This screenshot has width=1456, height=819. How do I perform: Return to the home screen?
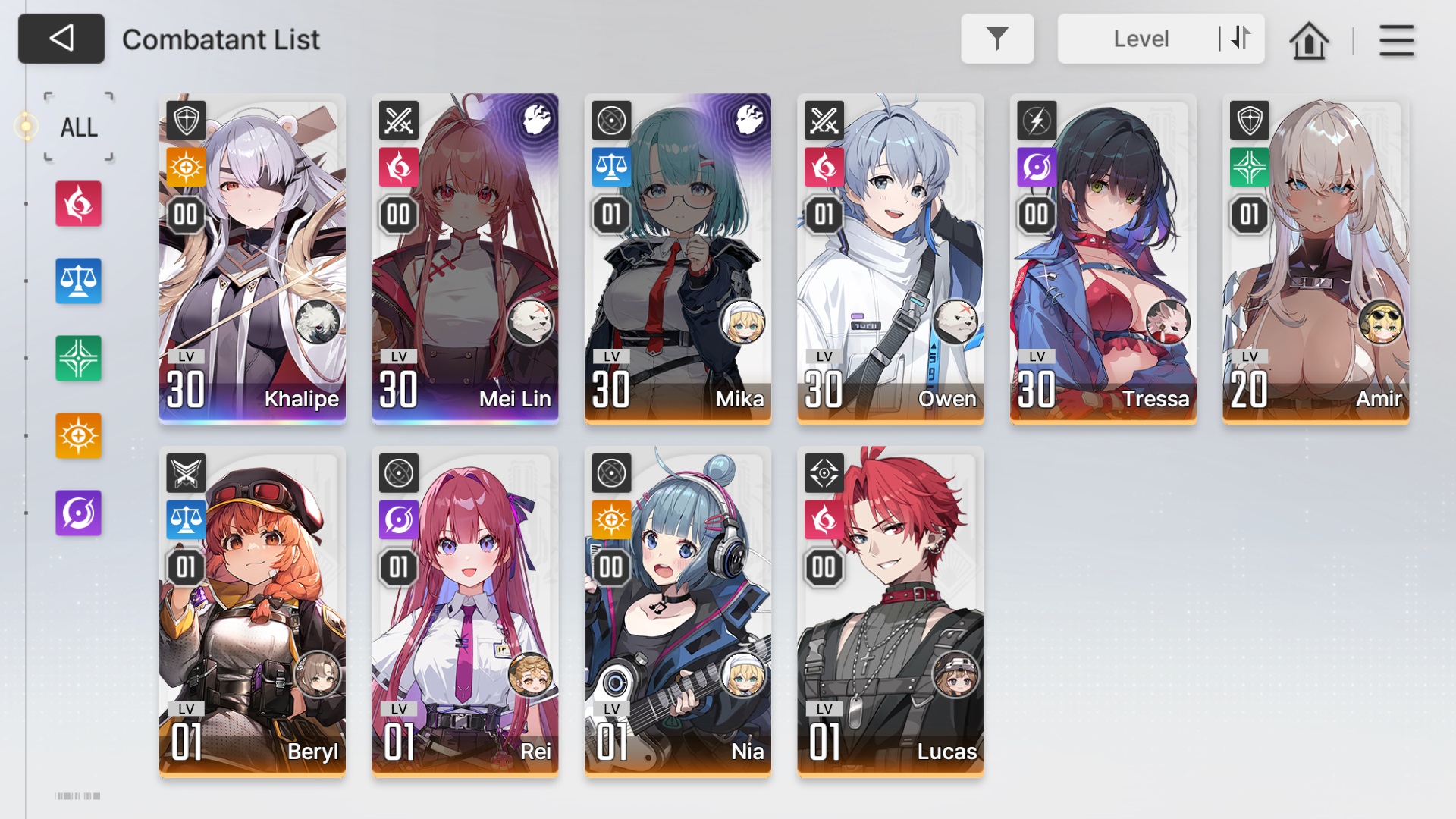pos(1308,40)
